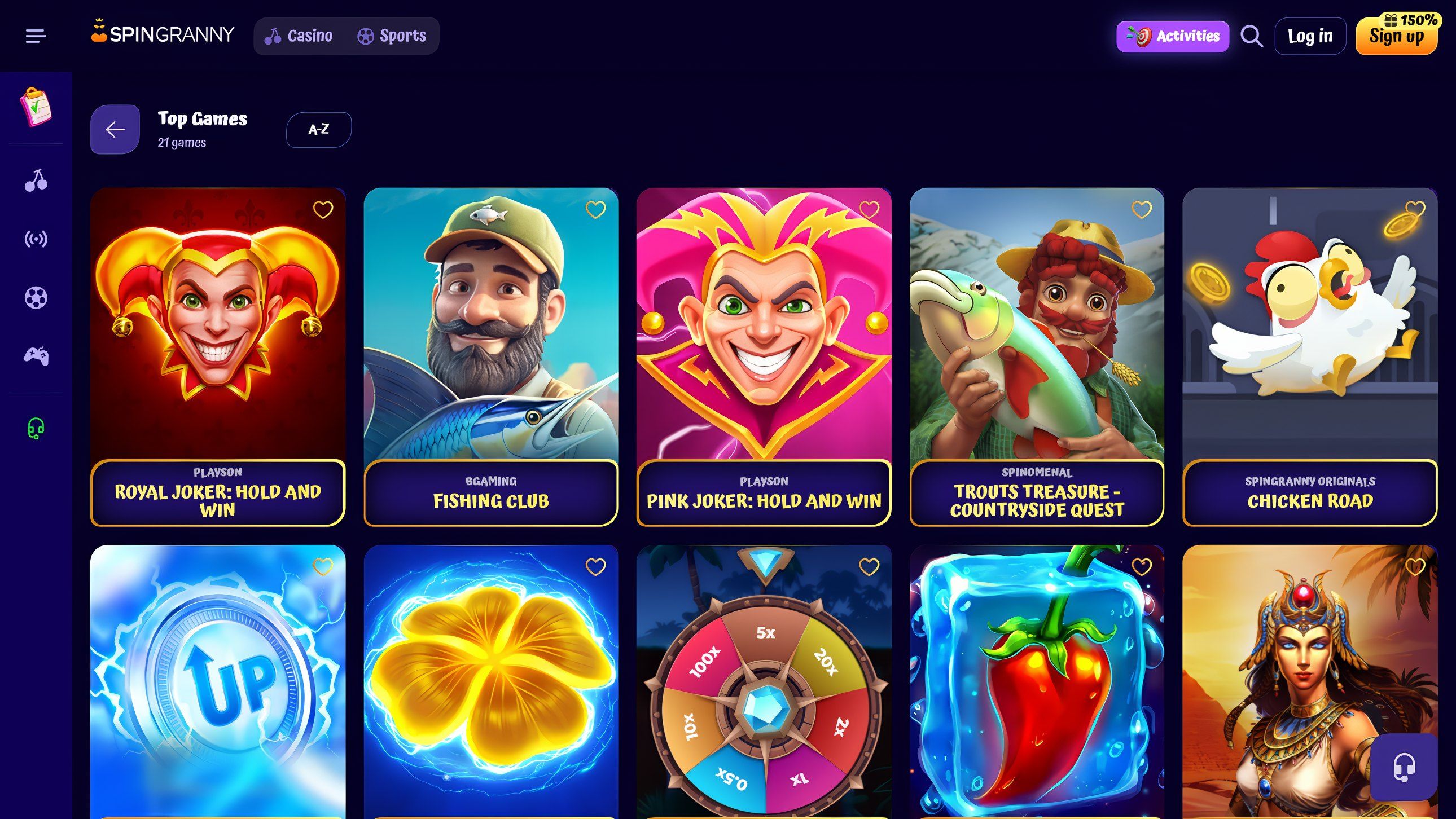The width and height of the screenshot is (1456, 819).
Task: Open the live games broadcast icon in sidebar
Action: 36,240
